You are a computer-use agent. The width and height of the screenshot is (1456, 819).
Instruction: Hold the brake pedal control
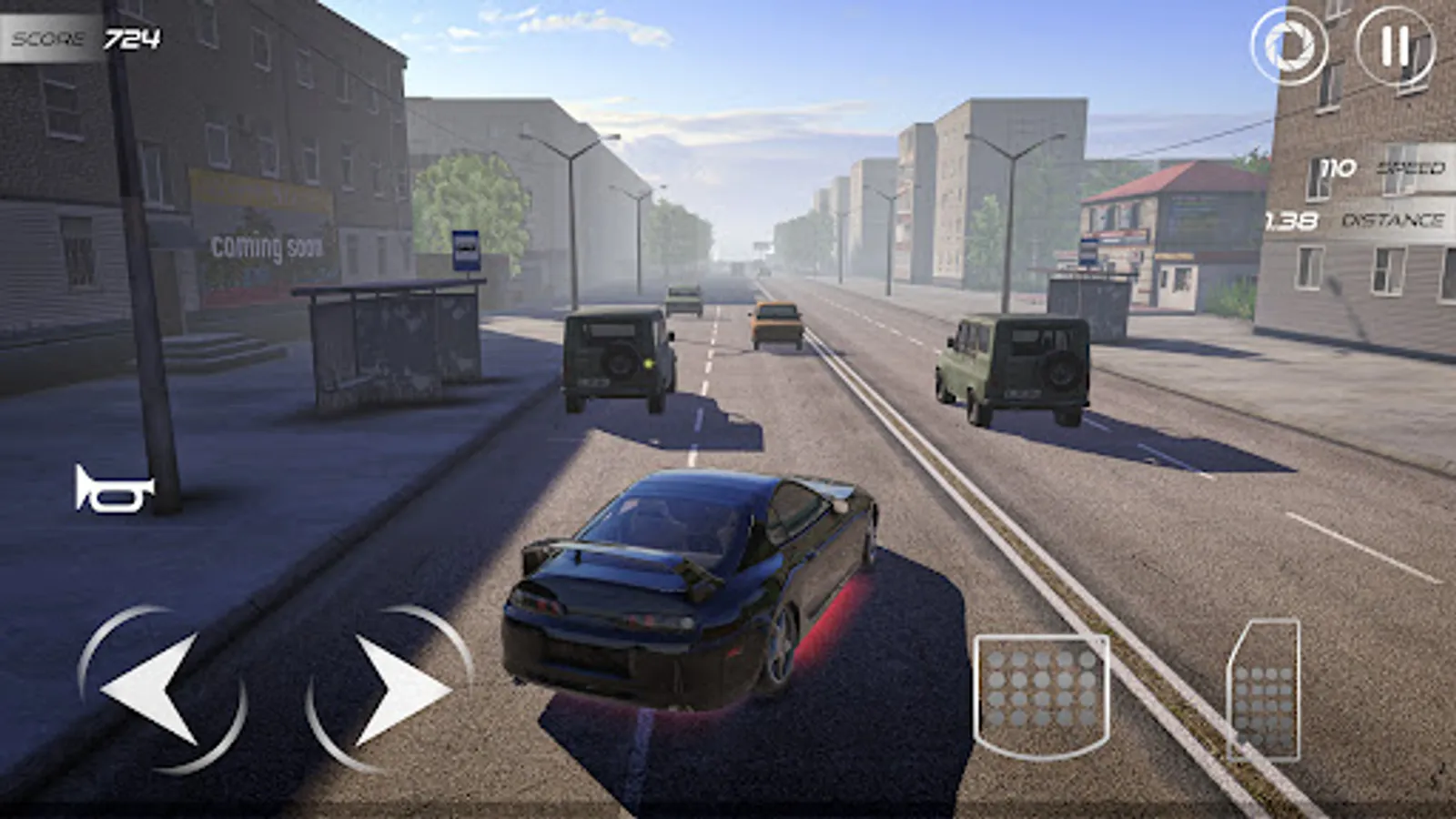coord(1042,692)
